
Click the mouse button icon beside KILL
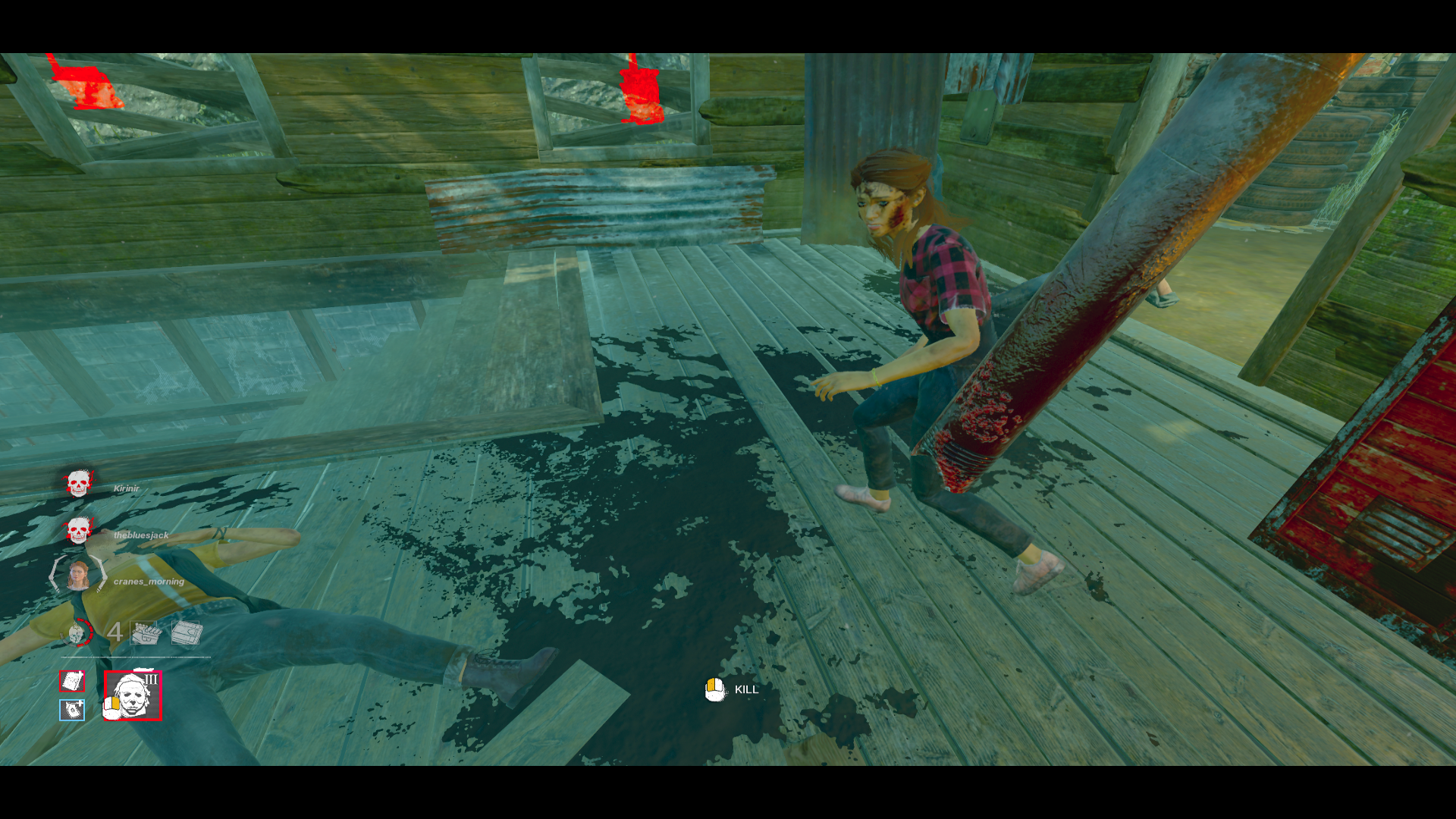coord(714,689)
